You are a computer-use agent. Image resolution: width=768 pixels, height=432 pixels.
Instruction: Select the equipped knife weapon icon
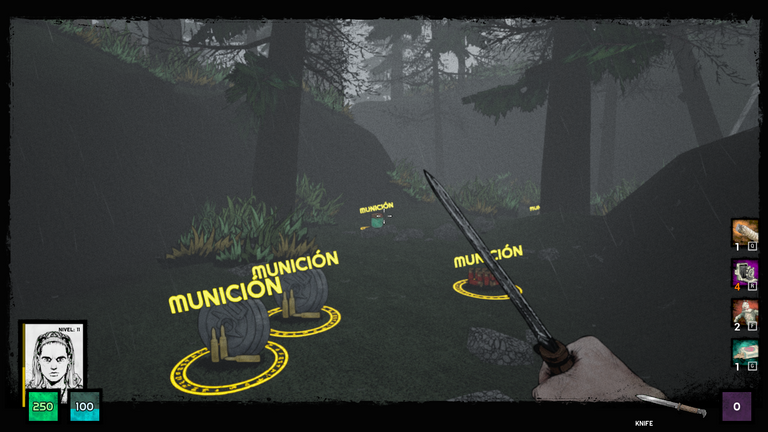(x=672, y=406)
